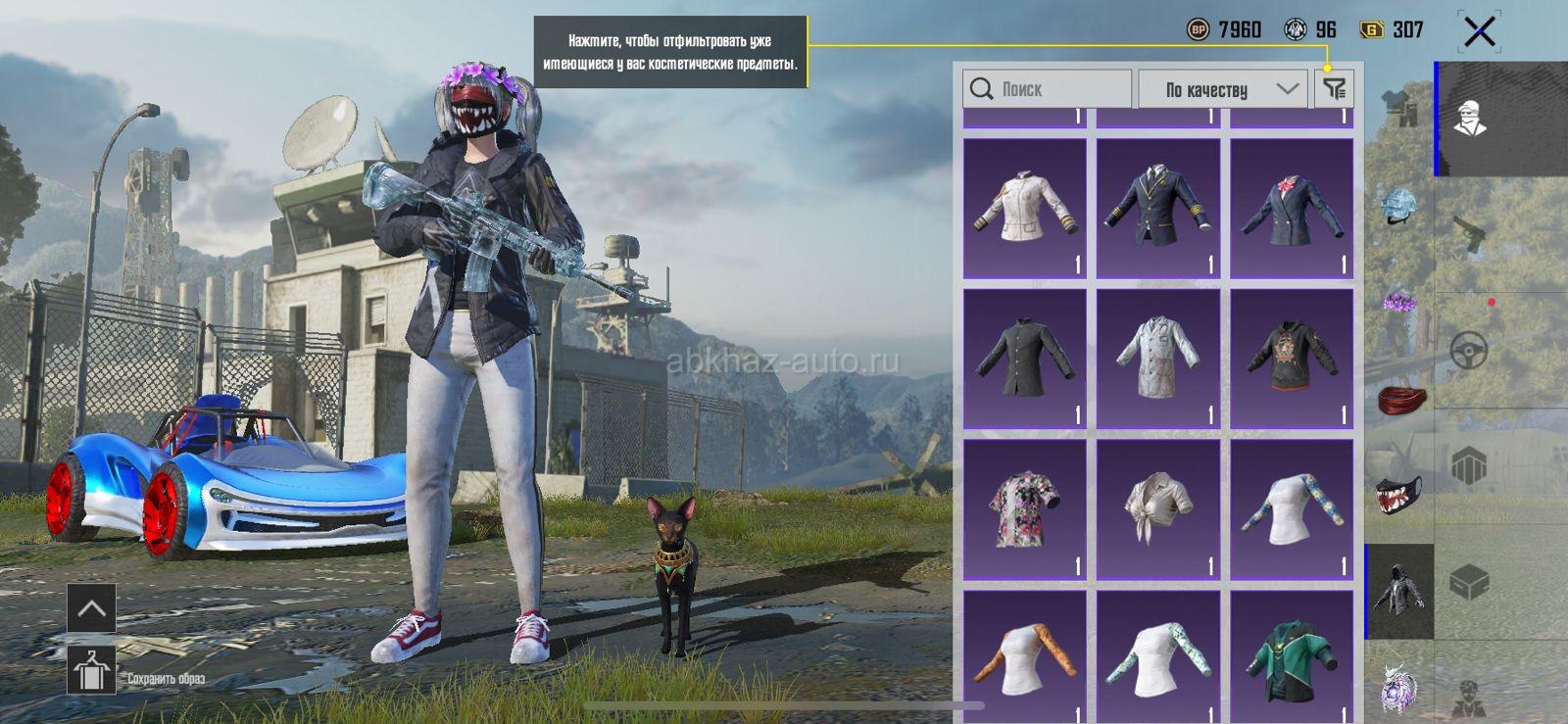Toggle the owned-items filter funnel button
This screenshot has width=1568, height=724.
(x=1334, y=89)
